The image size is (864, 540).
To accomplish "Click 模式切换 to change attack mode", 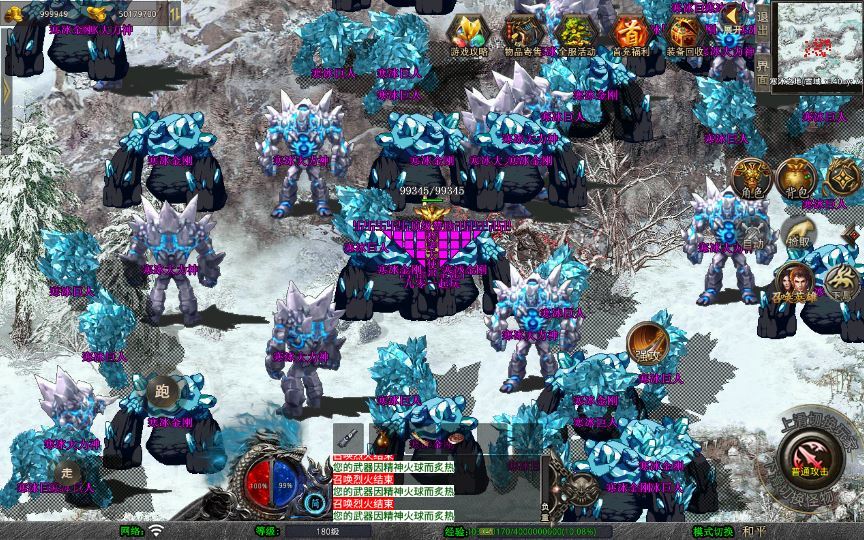I will 713,531.
